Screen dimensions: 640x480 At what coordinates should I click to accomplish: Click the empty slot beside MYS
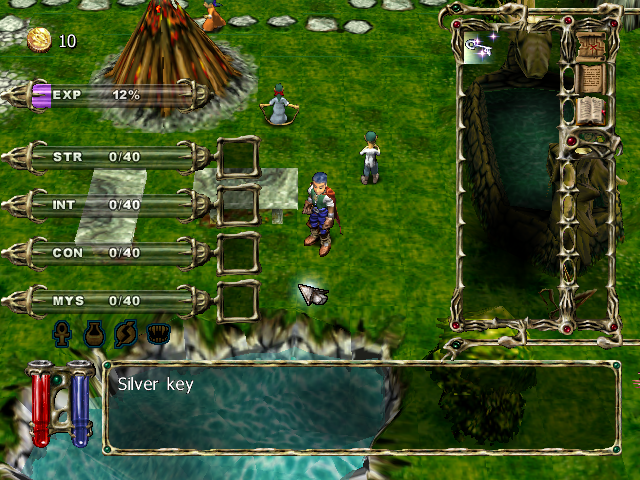(x=238, y=300)
